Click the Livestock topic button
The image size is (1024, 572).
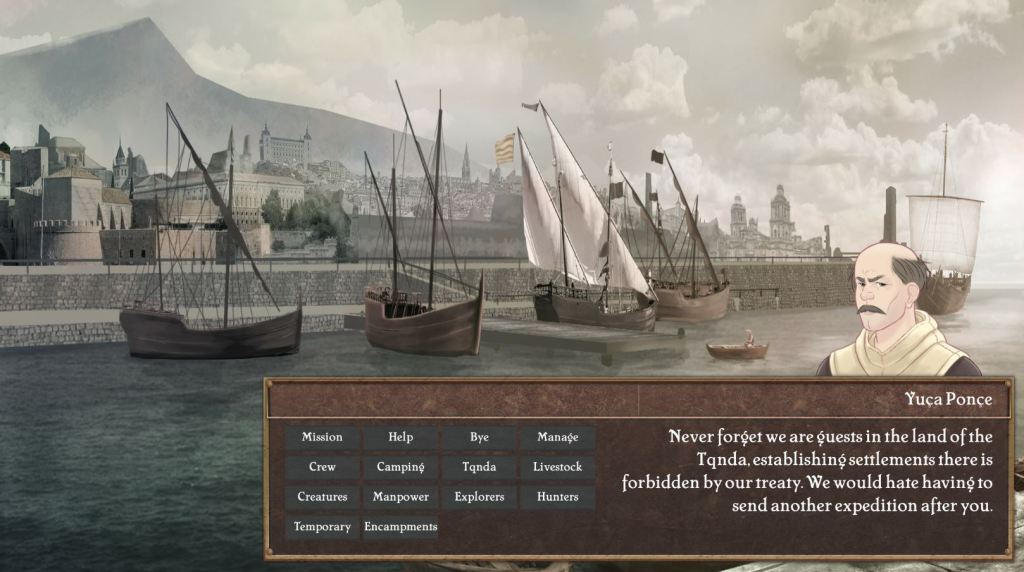pyautogui.click(x=557, y=467)
